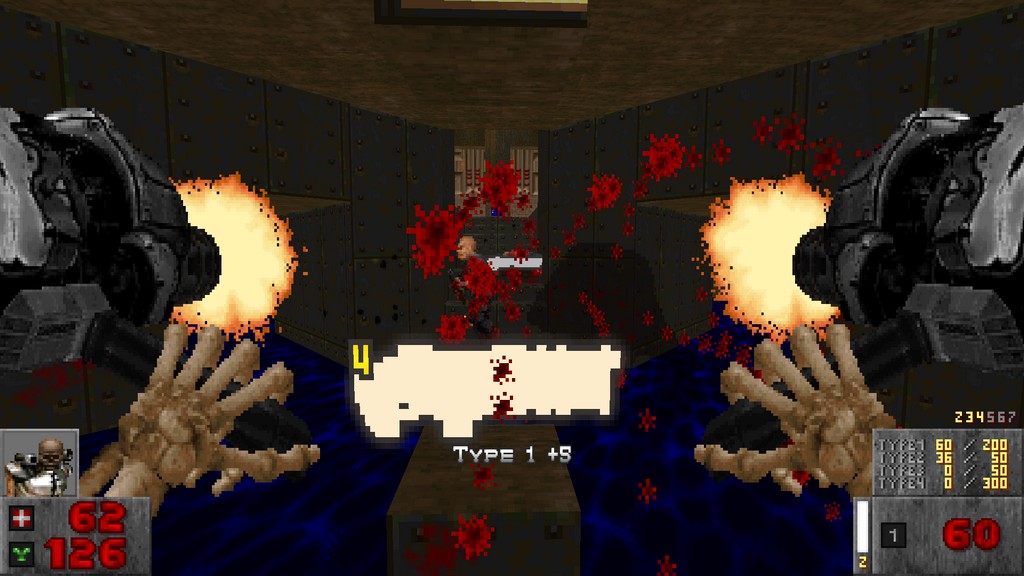The height and width of the screenshot is (576, 1024).
Task: Click the dark box showing number 1
Action: [x=893, y=536]
